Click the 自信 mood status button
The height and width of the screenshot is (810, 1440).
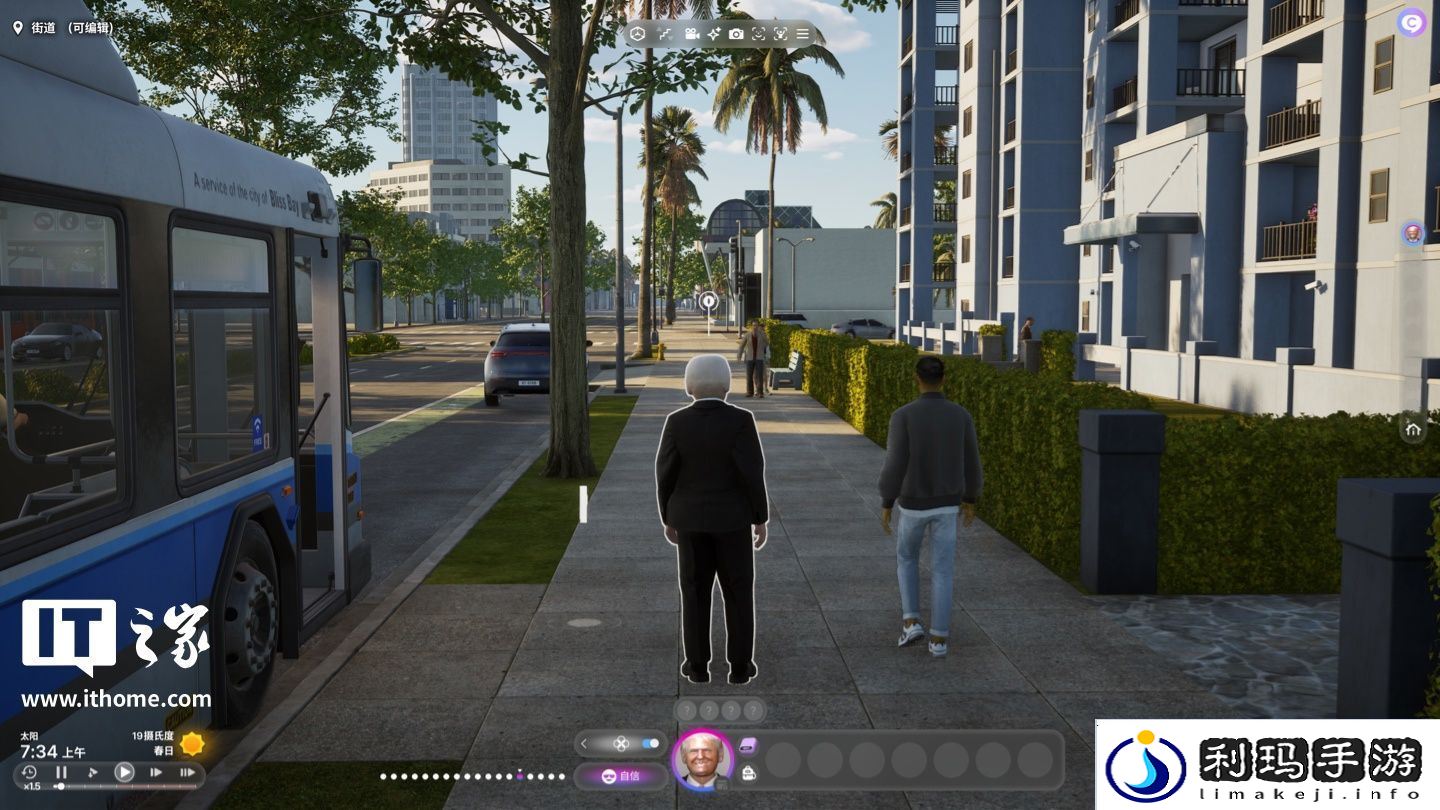[621, 776]
